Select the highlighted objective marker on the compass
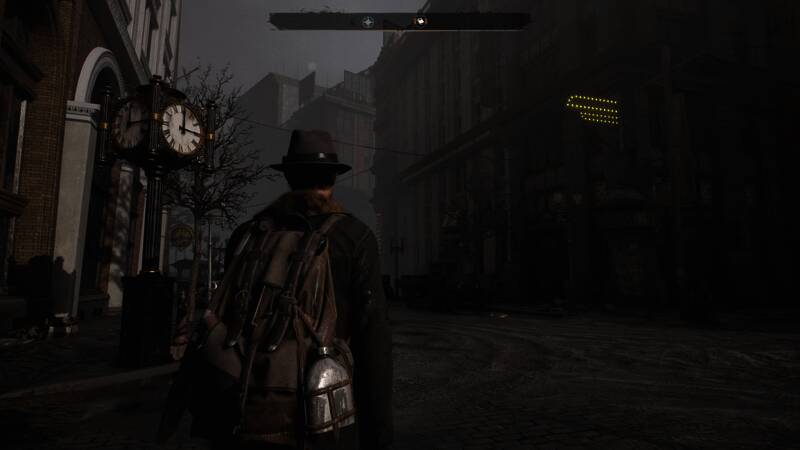The height and width of the screenshot is (450, 800). click(422, 20)
